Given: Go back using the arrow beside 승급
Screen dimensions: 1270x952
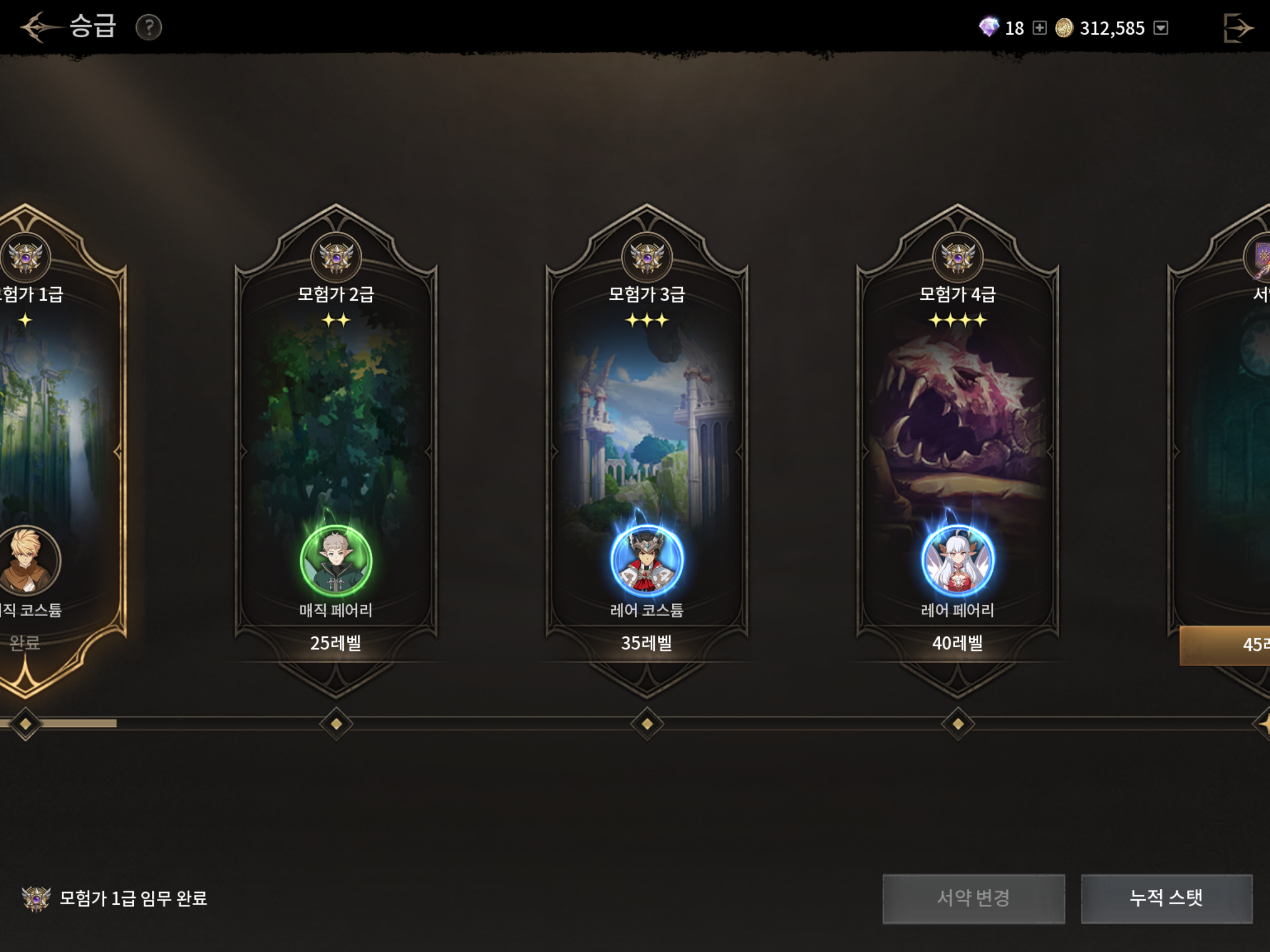Looking at the screenshot, I should [38, 27].
